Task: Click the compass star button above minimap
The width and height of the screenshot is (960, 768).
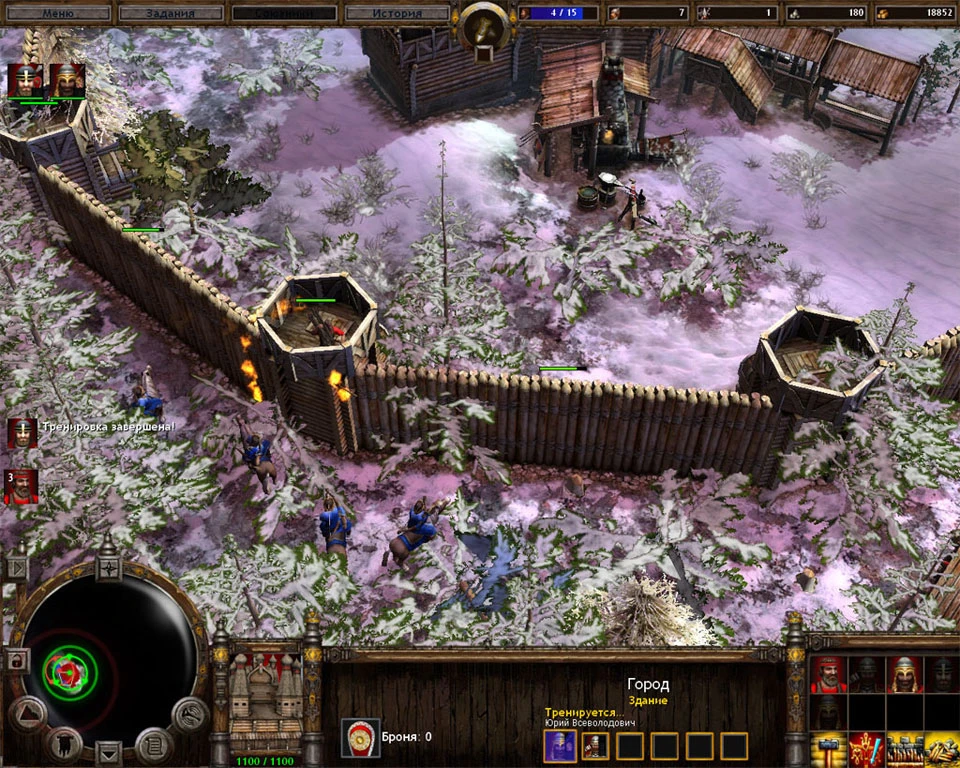Action: click(x=108, y=570)
